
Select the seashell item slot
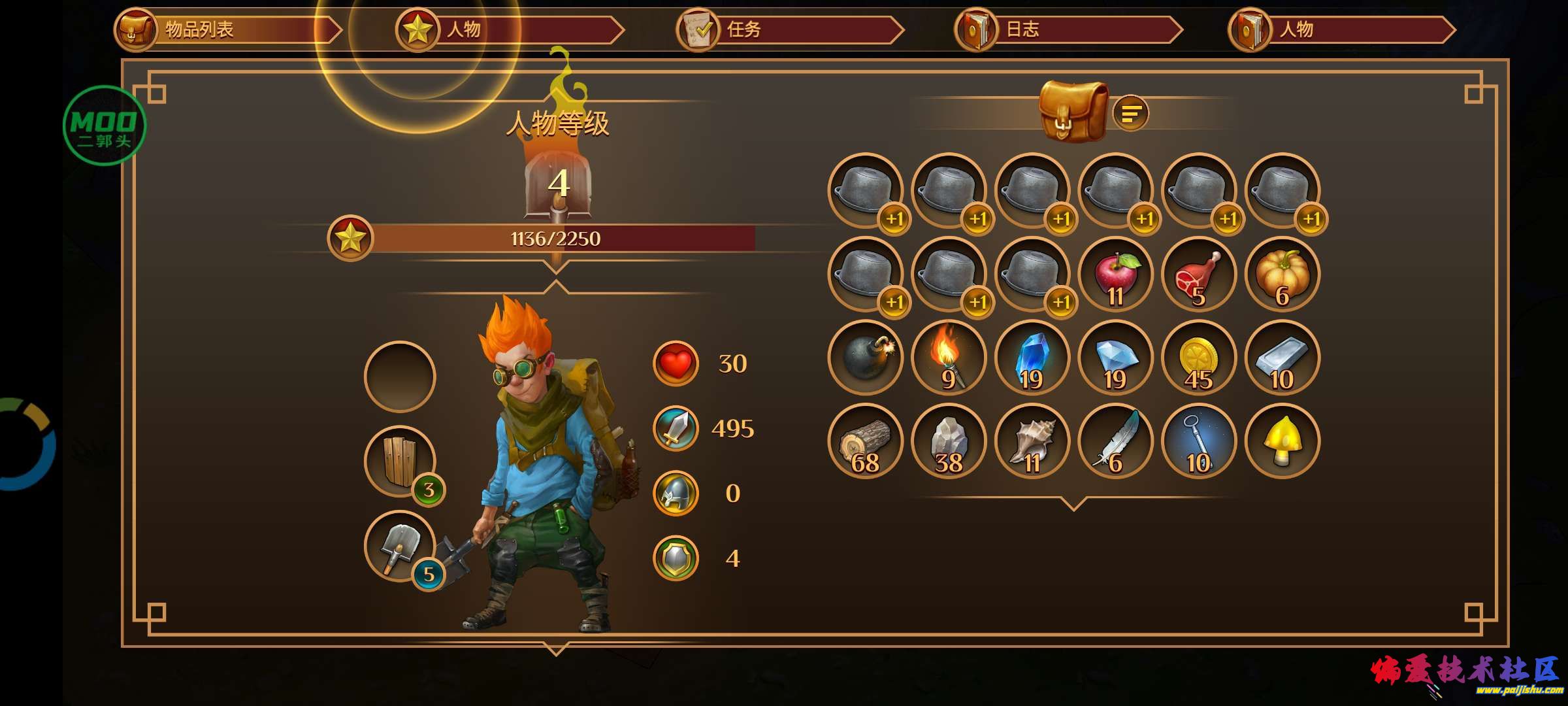click(1032, 441)
